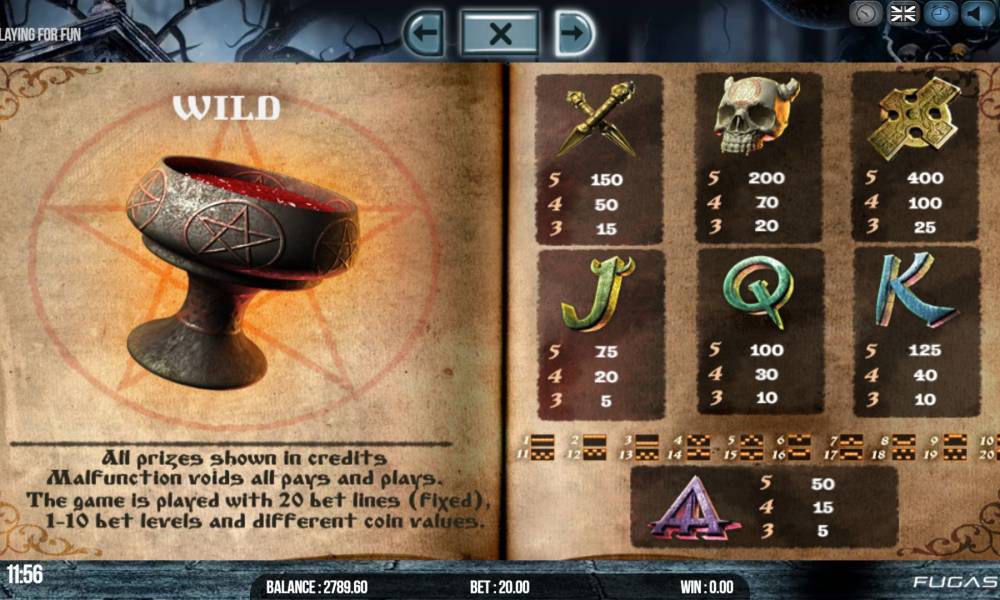Close the paytable with the X button
Screen dimensions: 1000x600
[x=500, y=34]
